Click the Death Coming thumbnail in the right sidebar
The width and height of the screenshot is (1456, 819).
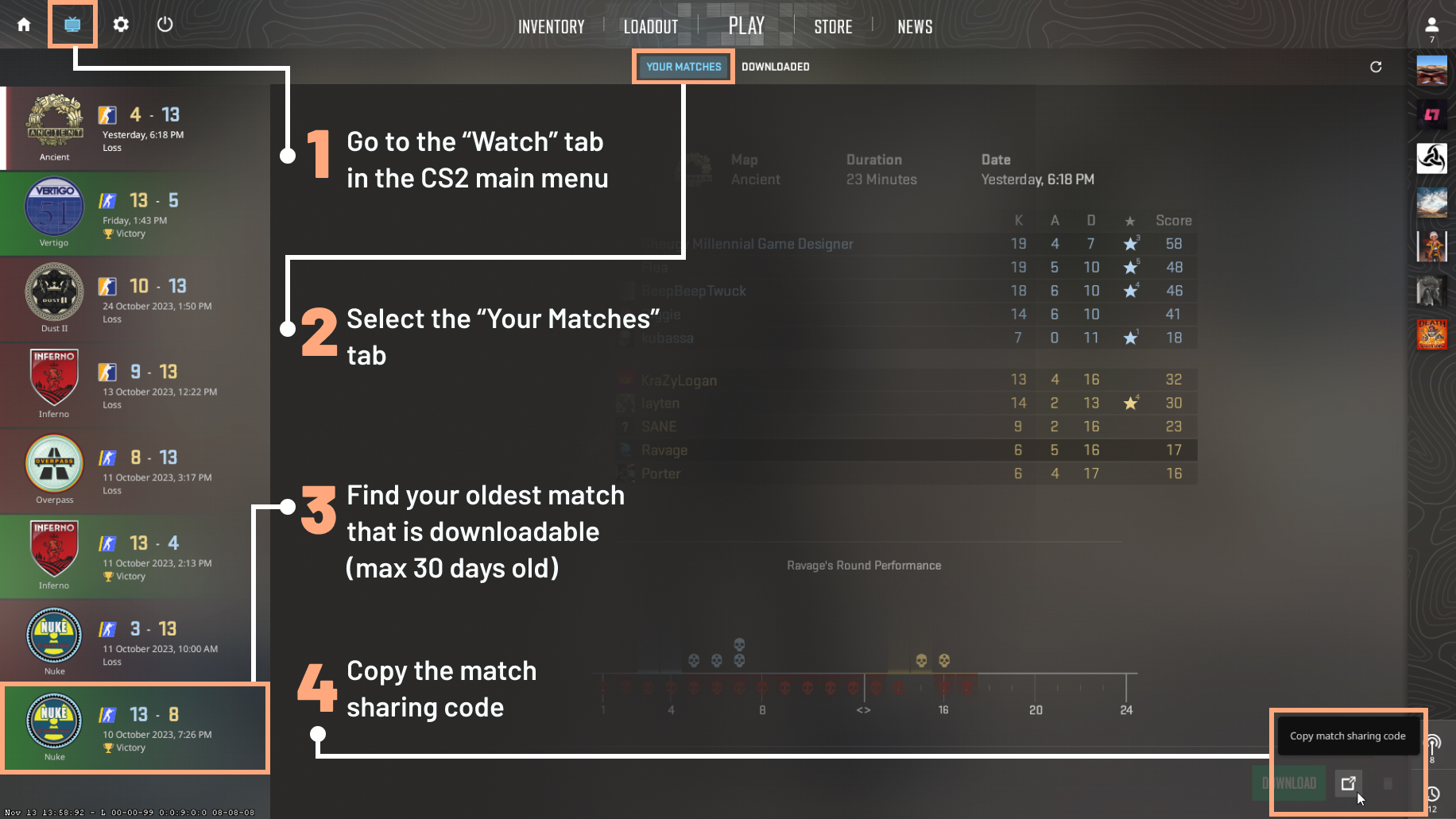1431,334
